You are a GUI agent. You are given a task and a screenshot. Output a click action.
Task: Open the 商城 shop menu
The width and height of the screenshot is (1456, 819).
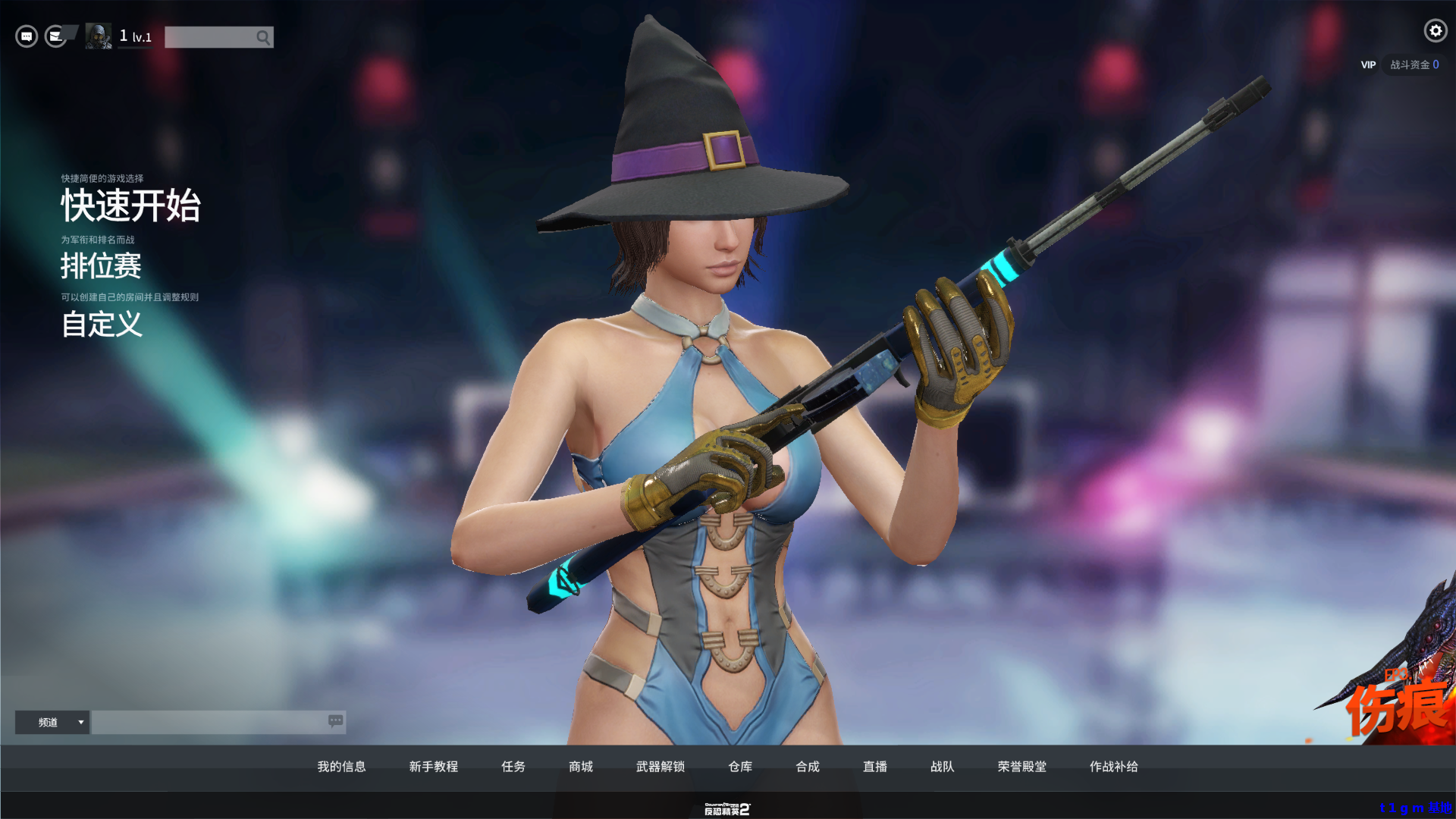tap(580, 767)
